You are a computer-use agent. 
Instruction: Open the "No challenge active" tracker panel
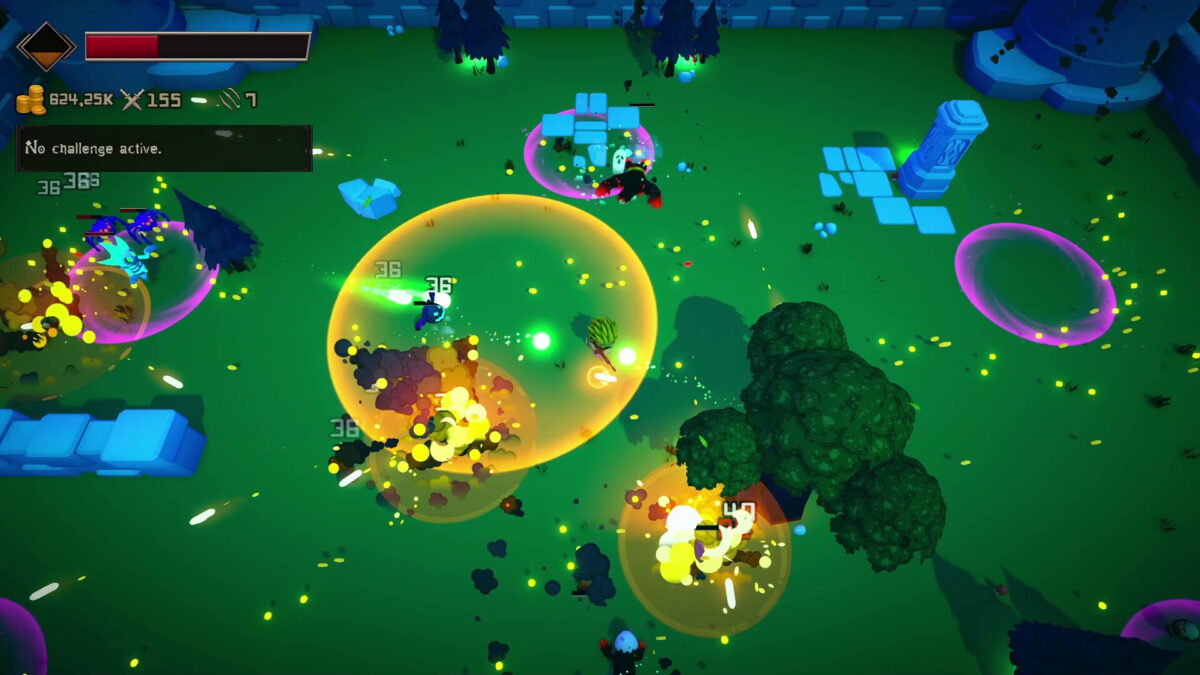[x=164, y=148]
